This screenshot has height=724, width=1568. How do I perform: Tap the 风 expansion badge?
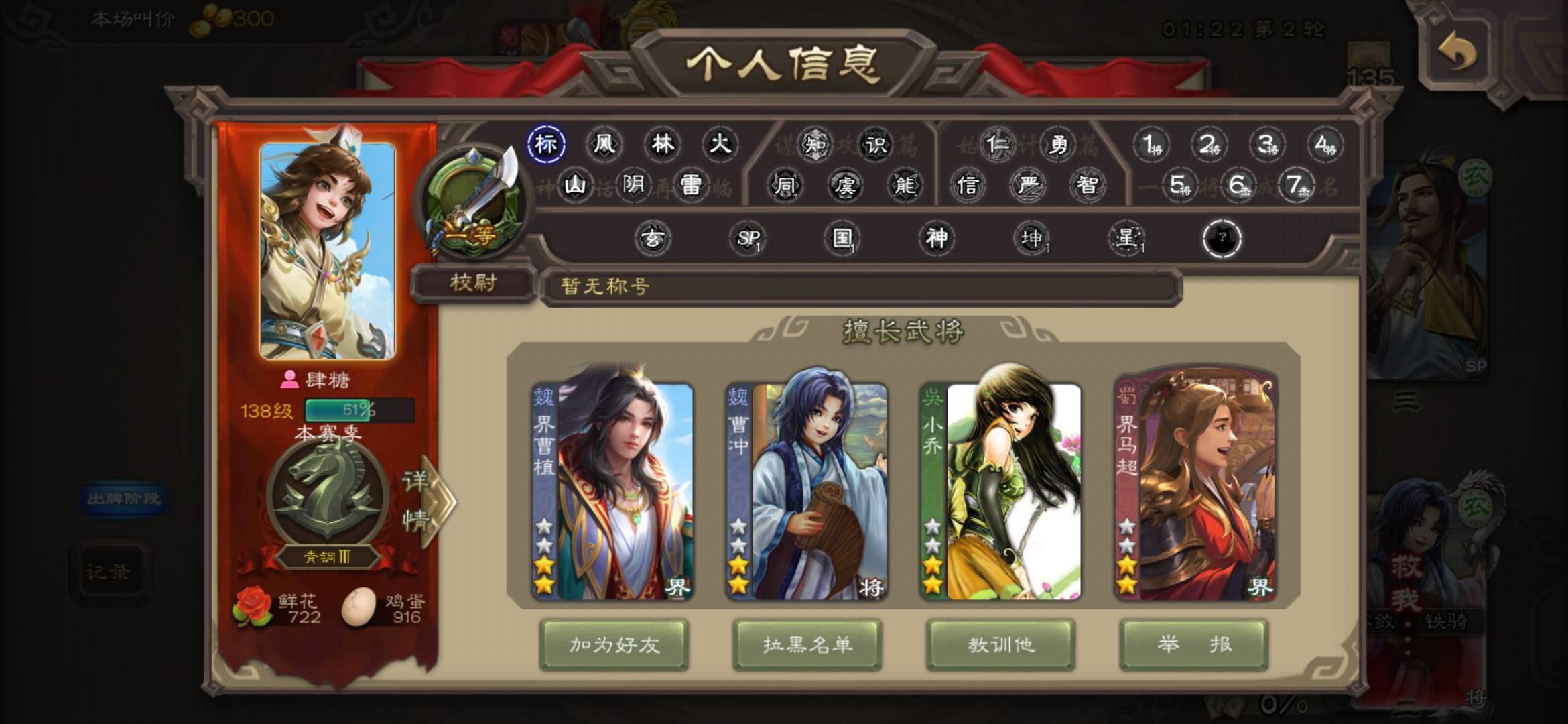point(604,144)
